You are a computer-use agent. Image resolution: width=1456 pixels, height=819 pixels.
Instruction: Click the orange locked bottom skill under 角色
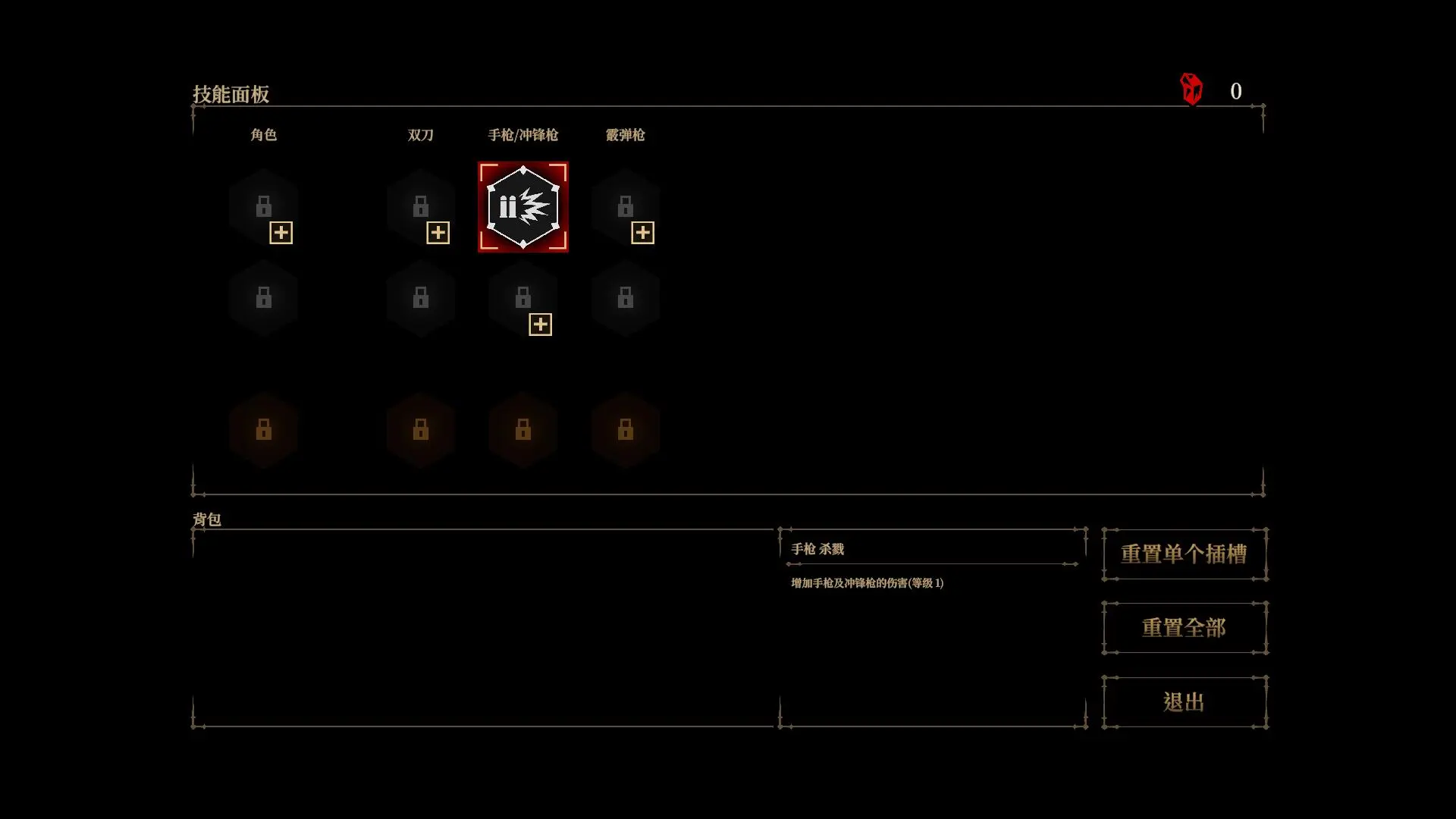[x=265, y=431]
